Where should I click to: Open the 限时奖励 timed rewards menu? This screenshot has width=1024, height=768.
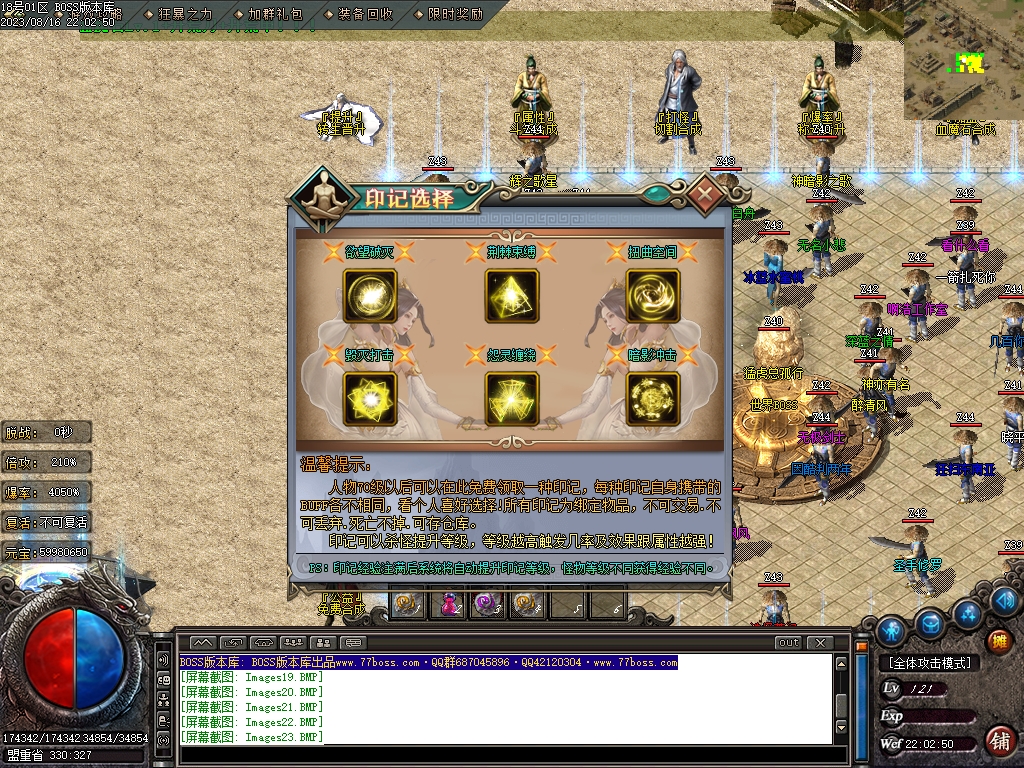pyautogui.click(x=448, y=15)
